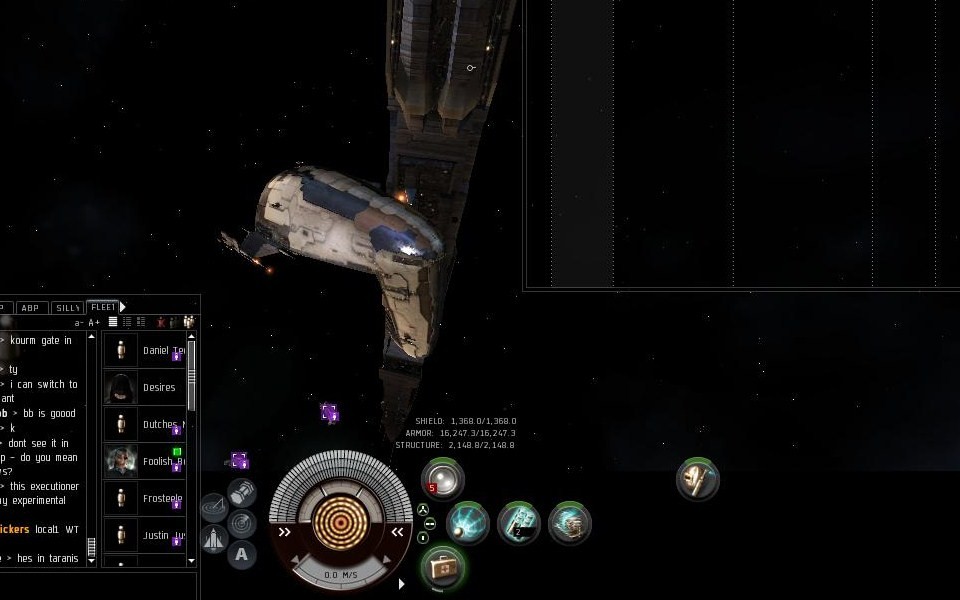960x600 pixels.
Task: Select fleet member Desires in the list
Action: (x=158, y=387)
